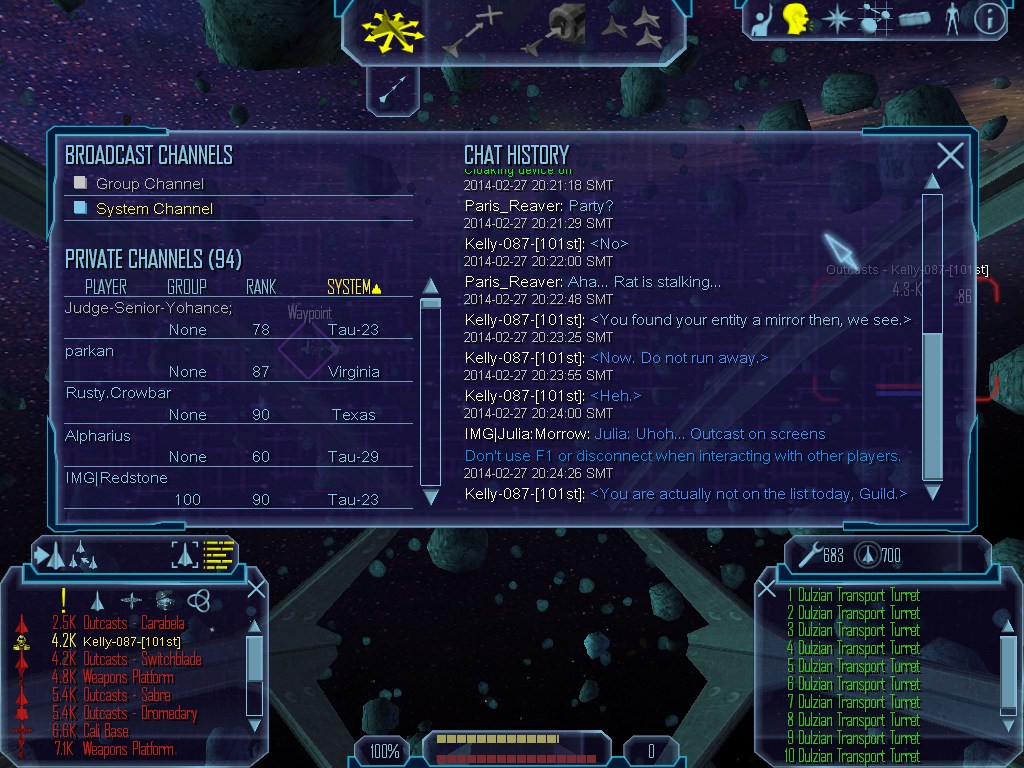
Task: Close the weapons list panel
Action: (768, 588)
